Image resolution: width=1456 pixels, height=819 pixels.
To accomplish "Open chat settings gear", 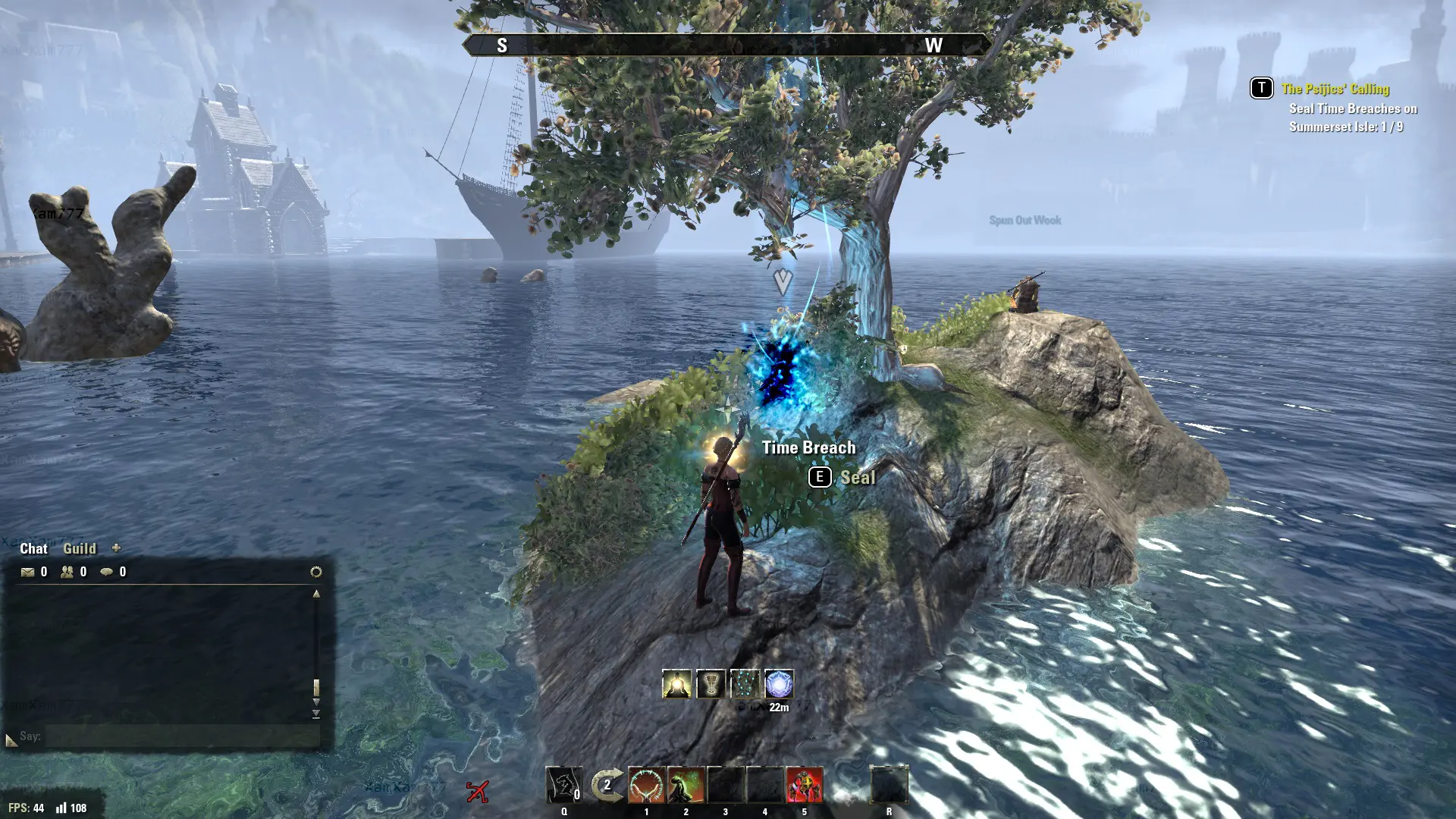I will (316, 572).
